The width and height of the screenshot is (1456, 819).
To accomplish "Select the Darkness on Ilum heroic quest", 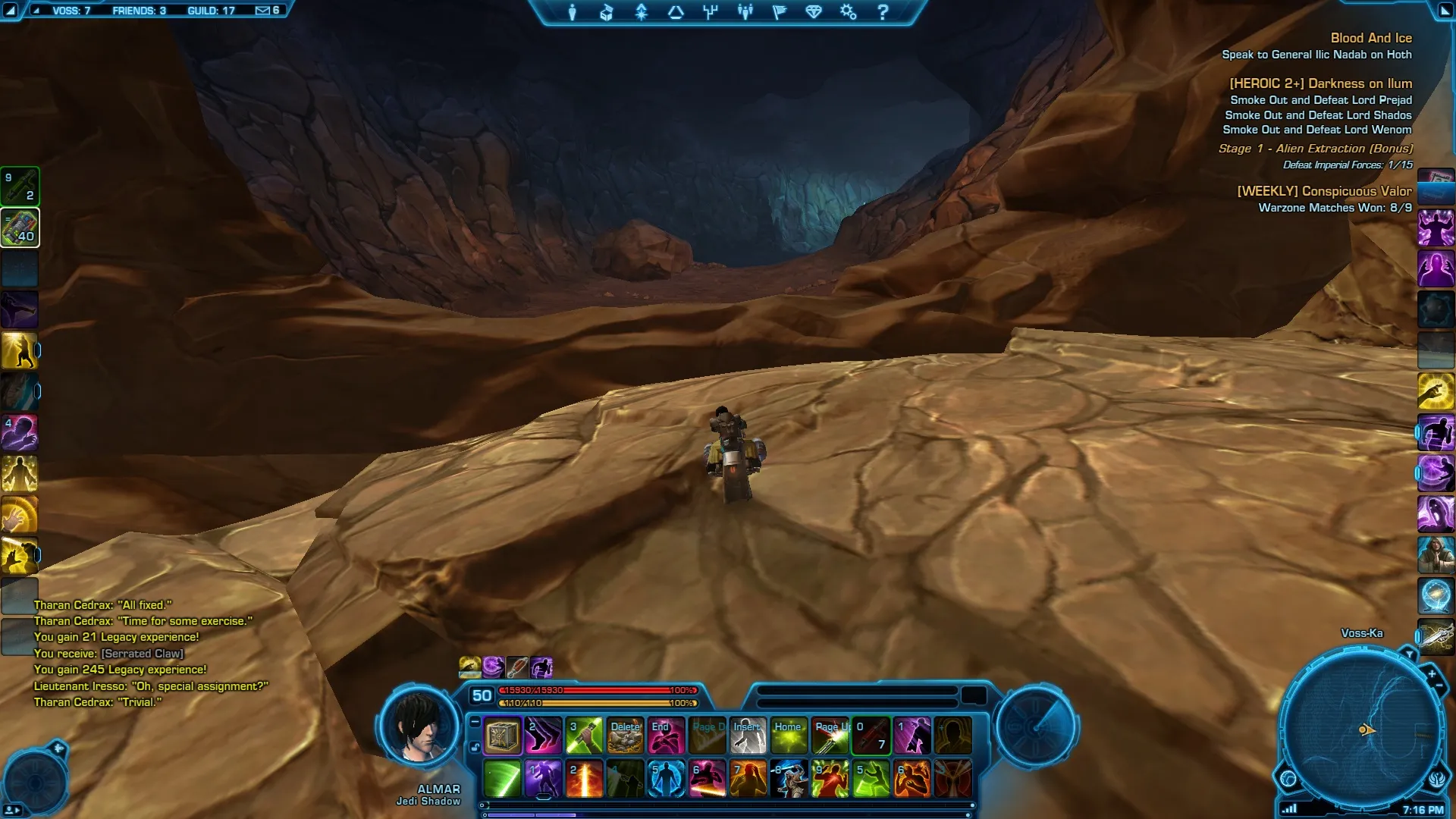I will click(x=1320, y=83).
